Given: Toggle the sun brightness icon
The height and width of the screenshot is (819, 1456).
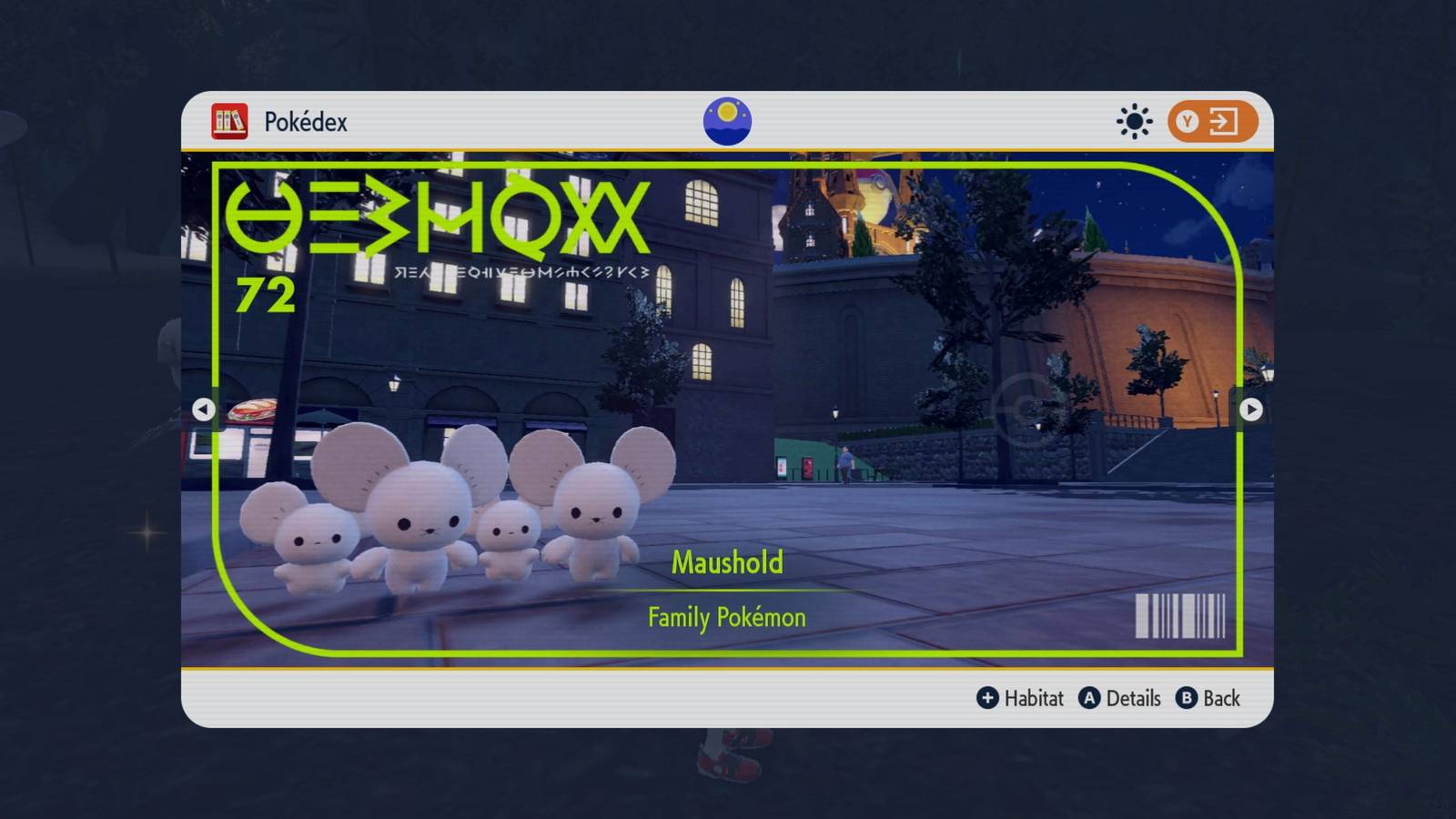Looking at the screenshot, I should point(1134,121).
